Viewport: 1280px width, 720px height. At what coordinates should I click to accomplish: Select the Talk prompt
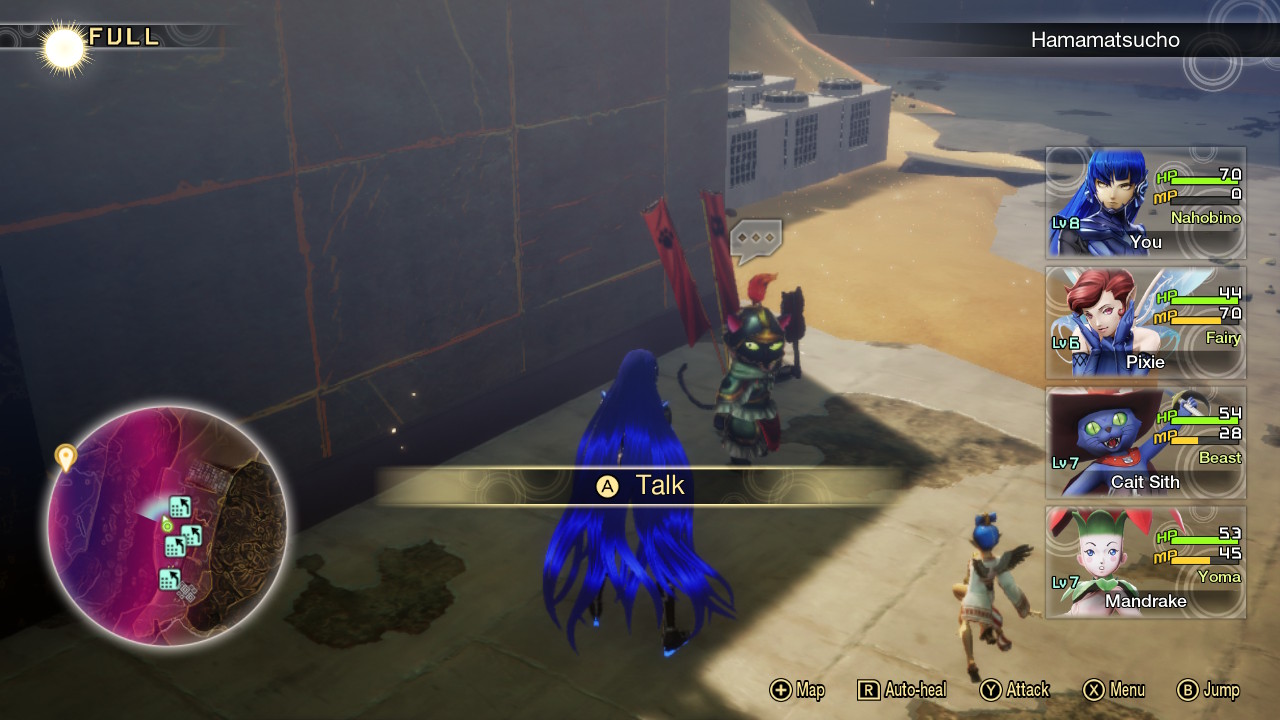[640, 486]
